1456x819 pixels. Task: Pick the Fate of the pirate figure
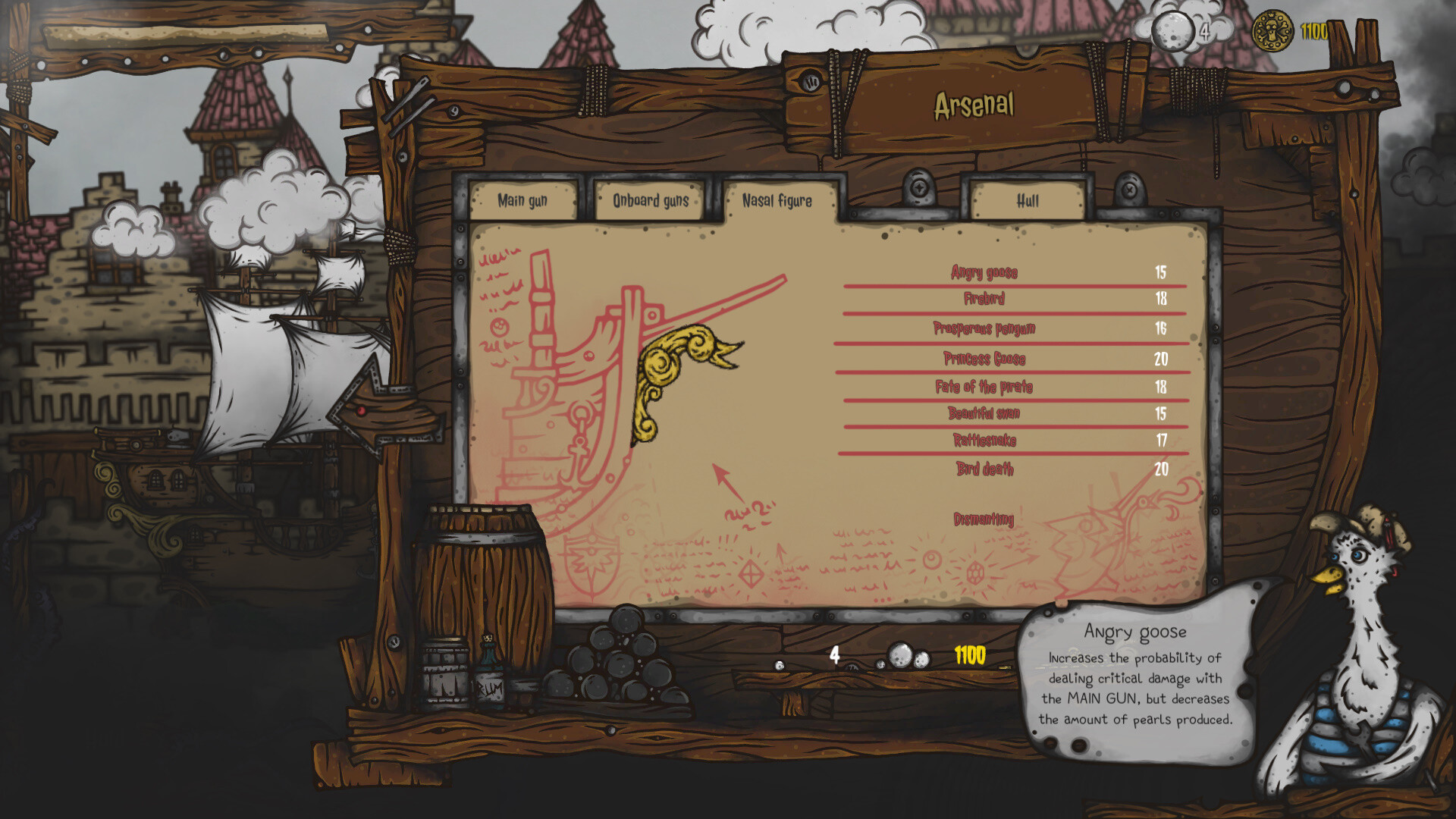pyautogui.click(x=984, y=388)
